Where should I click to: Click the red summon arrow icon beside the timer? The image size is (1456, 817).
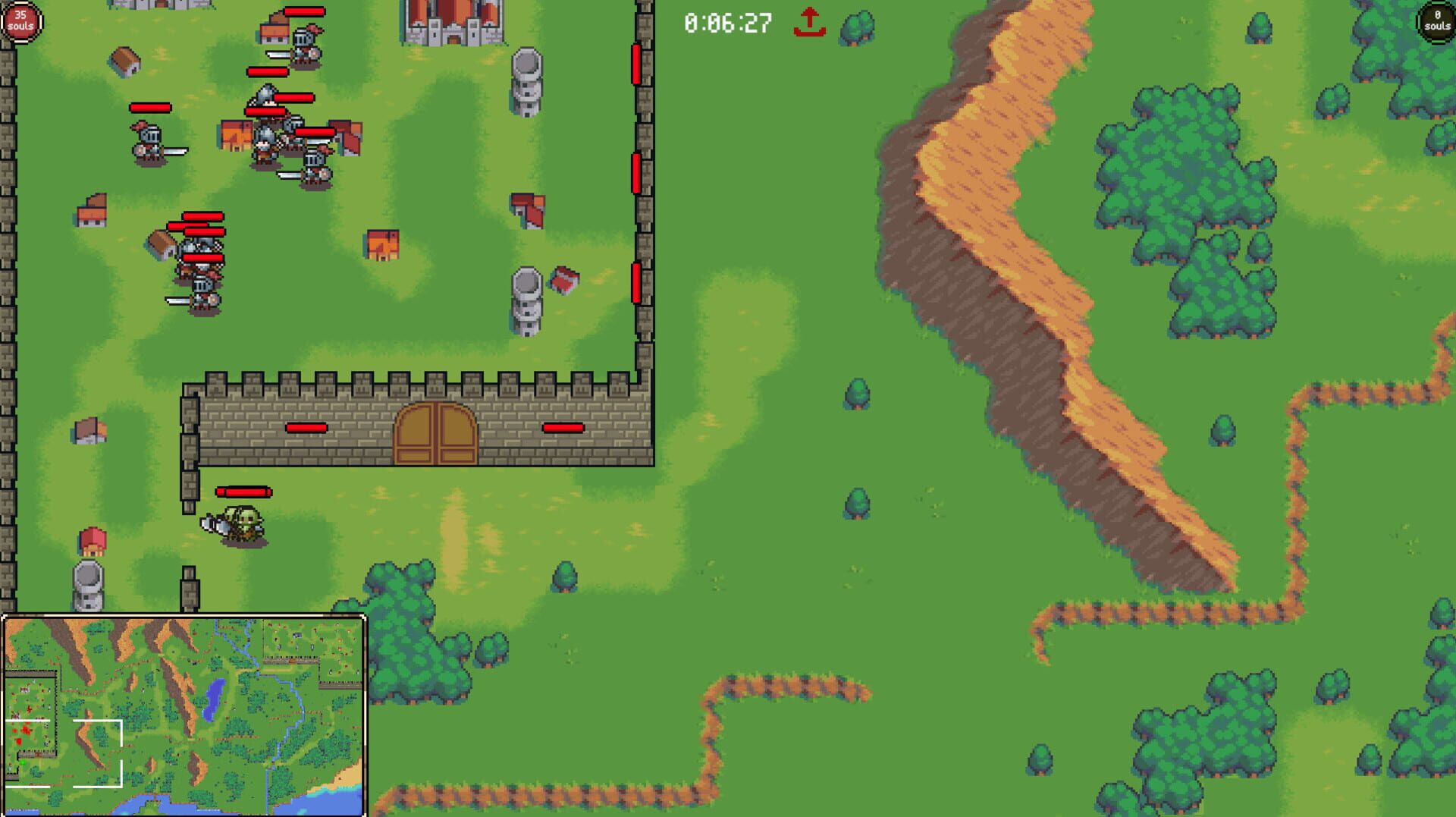coord(811,23)
